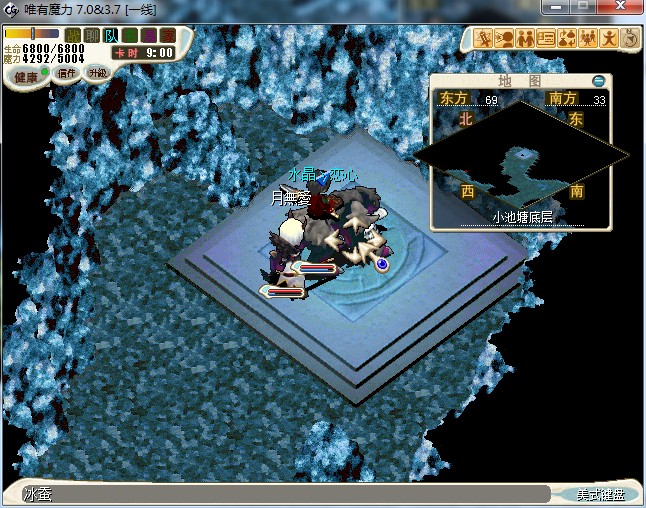Activate the duel crossed-swords icon
This screenshot has width=646, height=508.
tap(483, 39)
